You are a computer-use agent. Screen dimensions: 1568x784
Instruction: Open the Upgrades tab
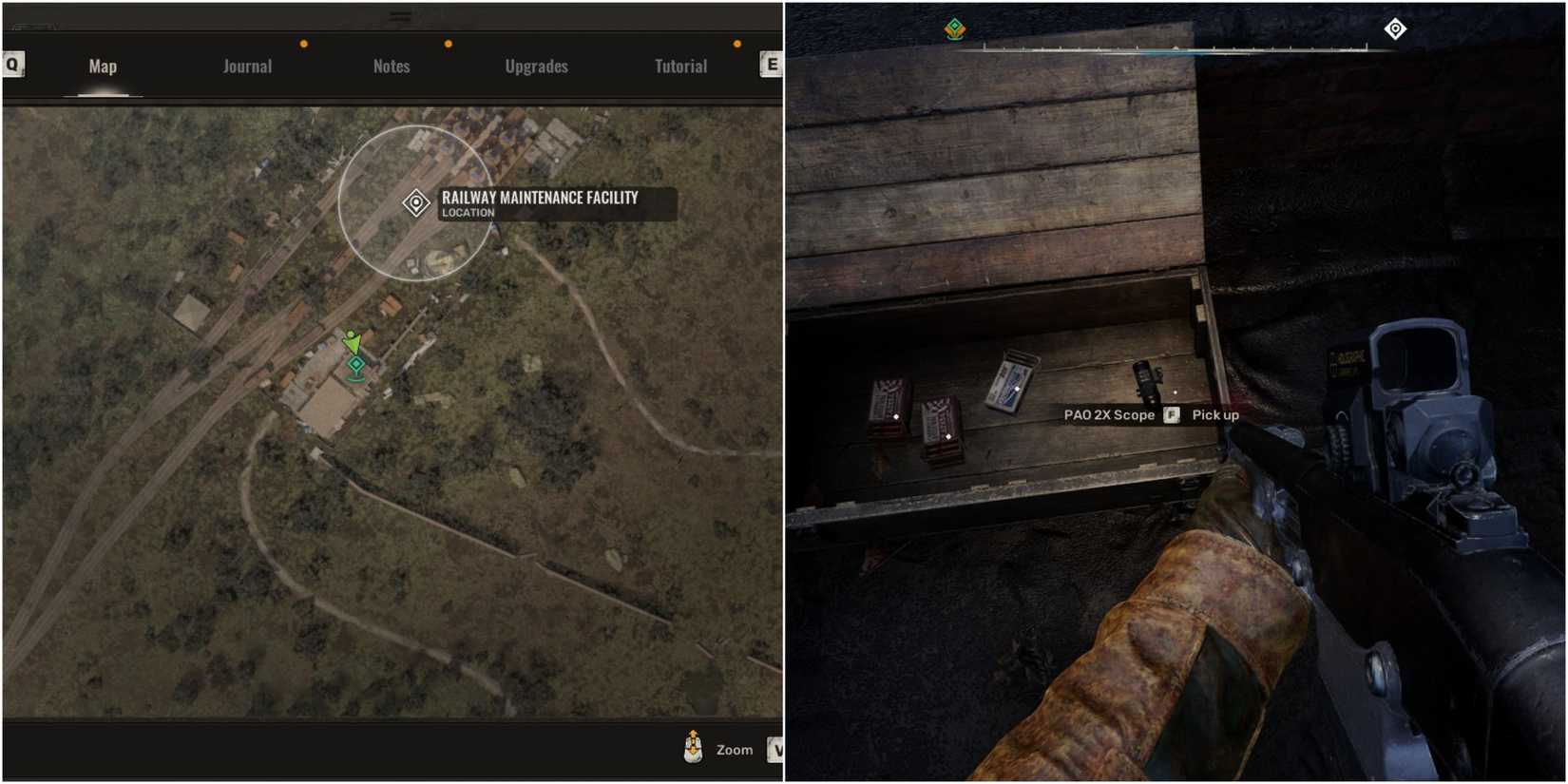point(536,66)
